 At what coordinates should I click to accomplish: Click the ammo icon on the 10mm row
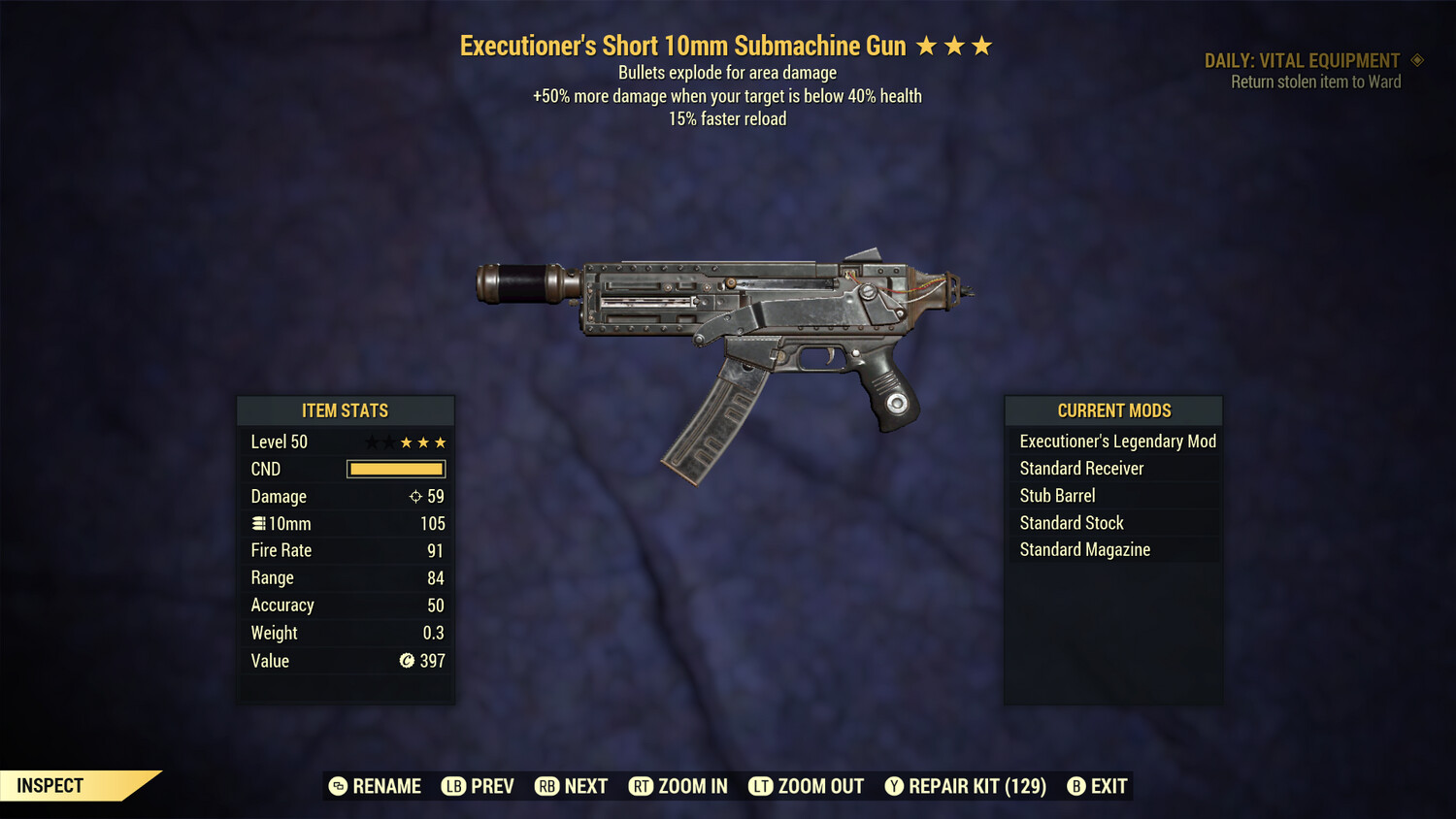pos(259,523)
